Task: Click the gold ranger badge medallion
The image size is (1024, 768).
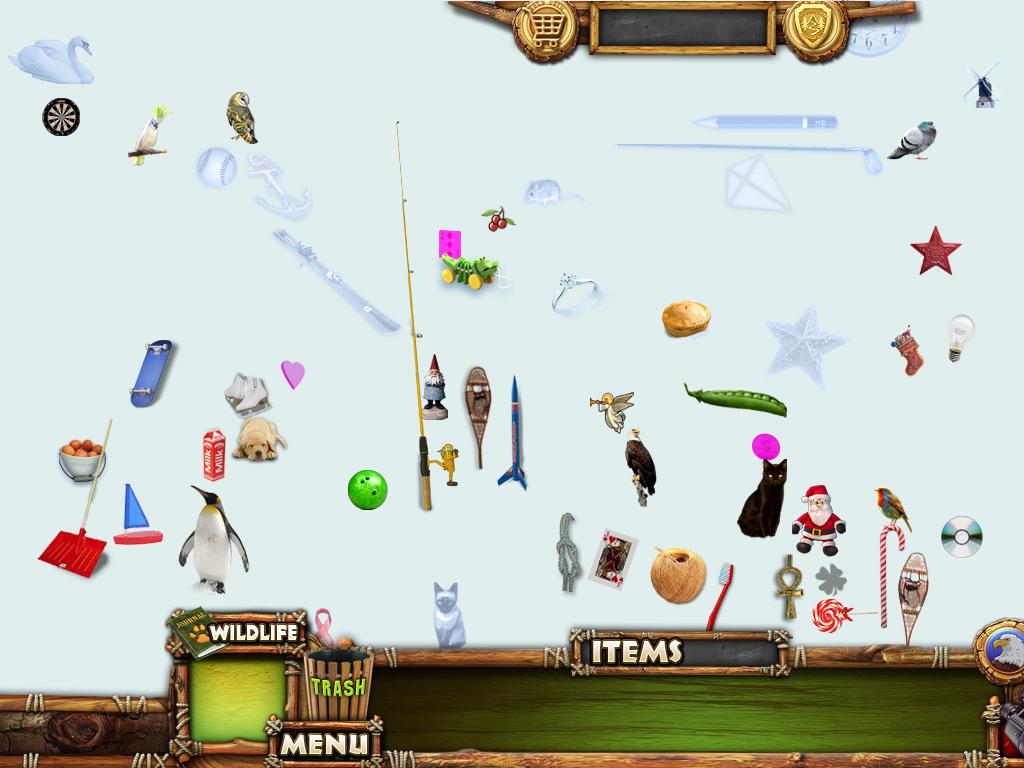Action: point(815,27)
